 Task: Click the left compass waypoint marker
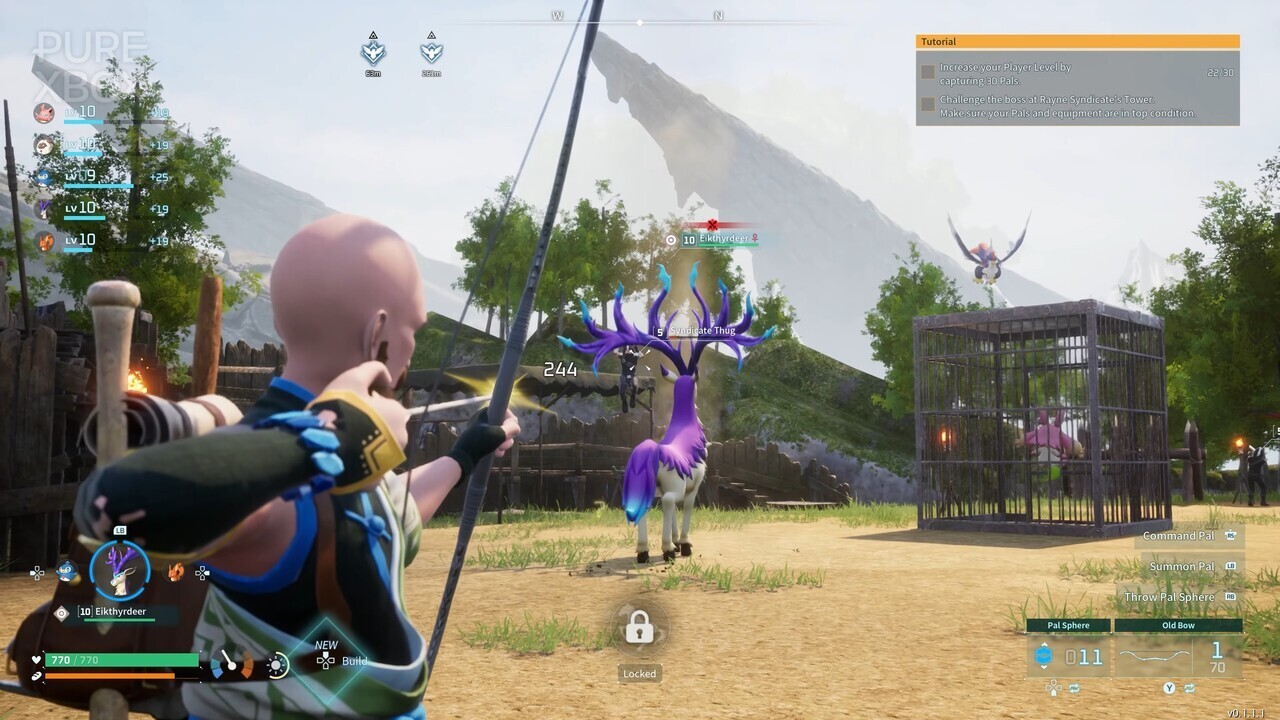tap(373, 51)
